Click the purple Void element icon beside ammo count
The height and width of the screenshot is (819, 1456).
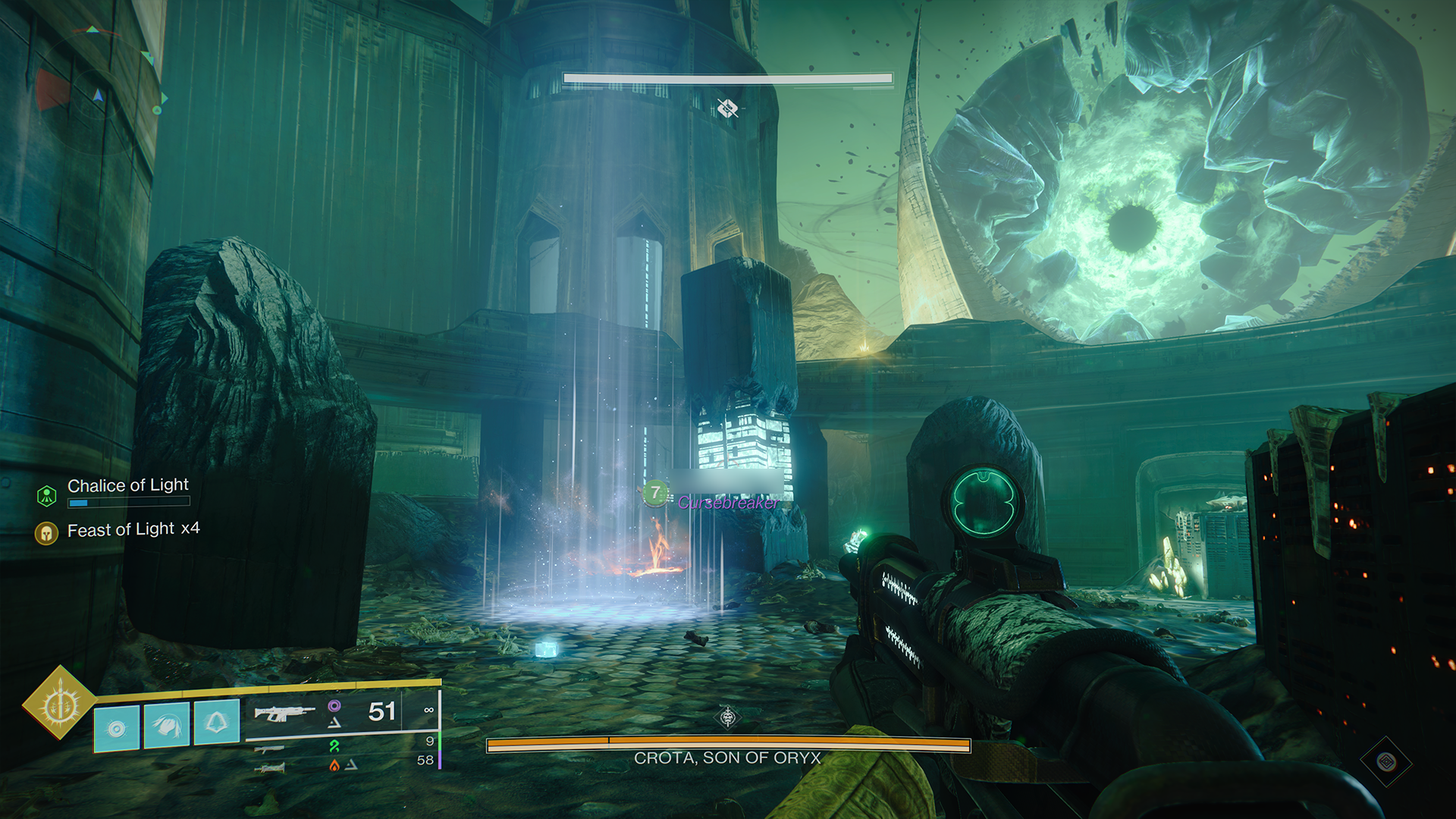click(x=334, y=705)
